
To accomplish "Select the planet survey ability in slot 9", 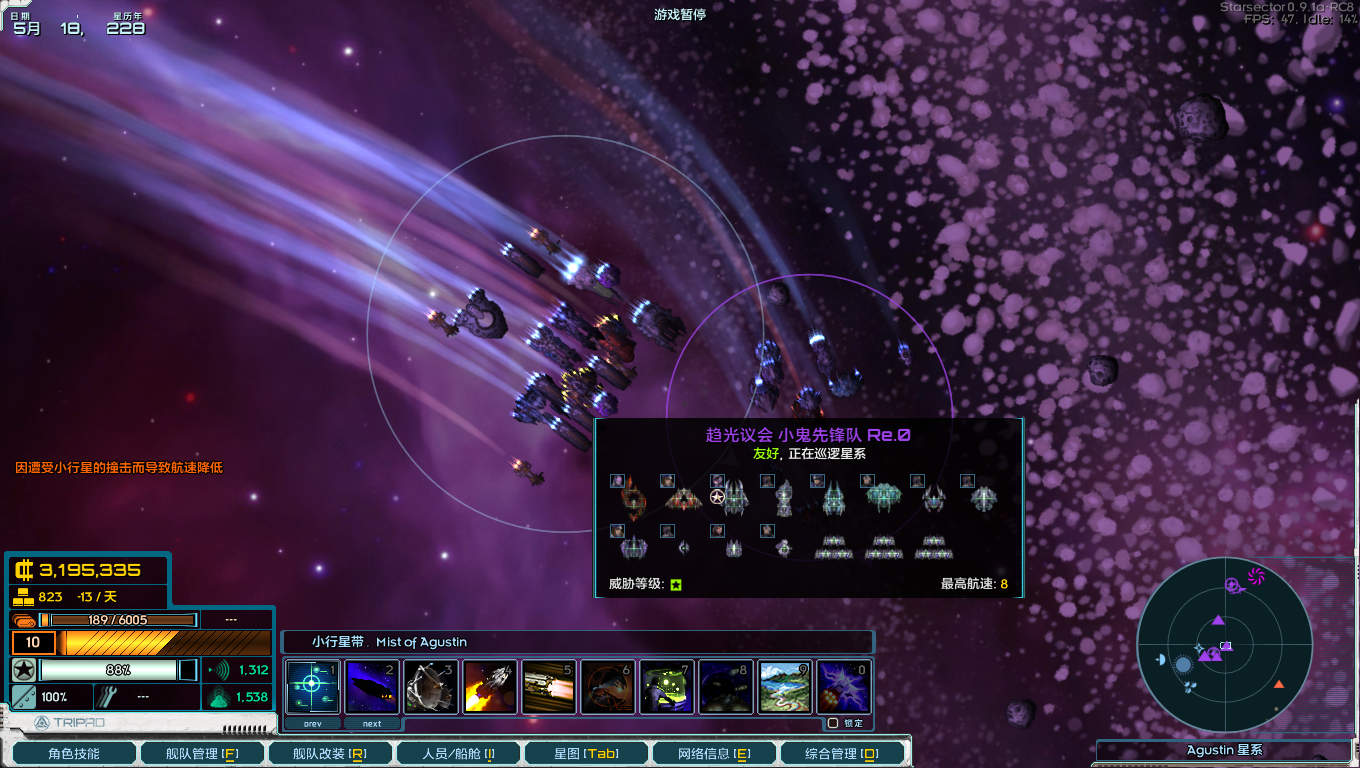I will tap(785, 686).
